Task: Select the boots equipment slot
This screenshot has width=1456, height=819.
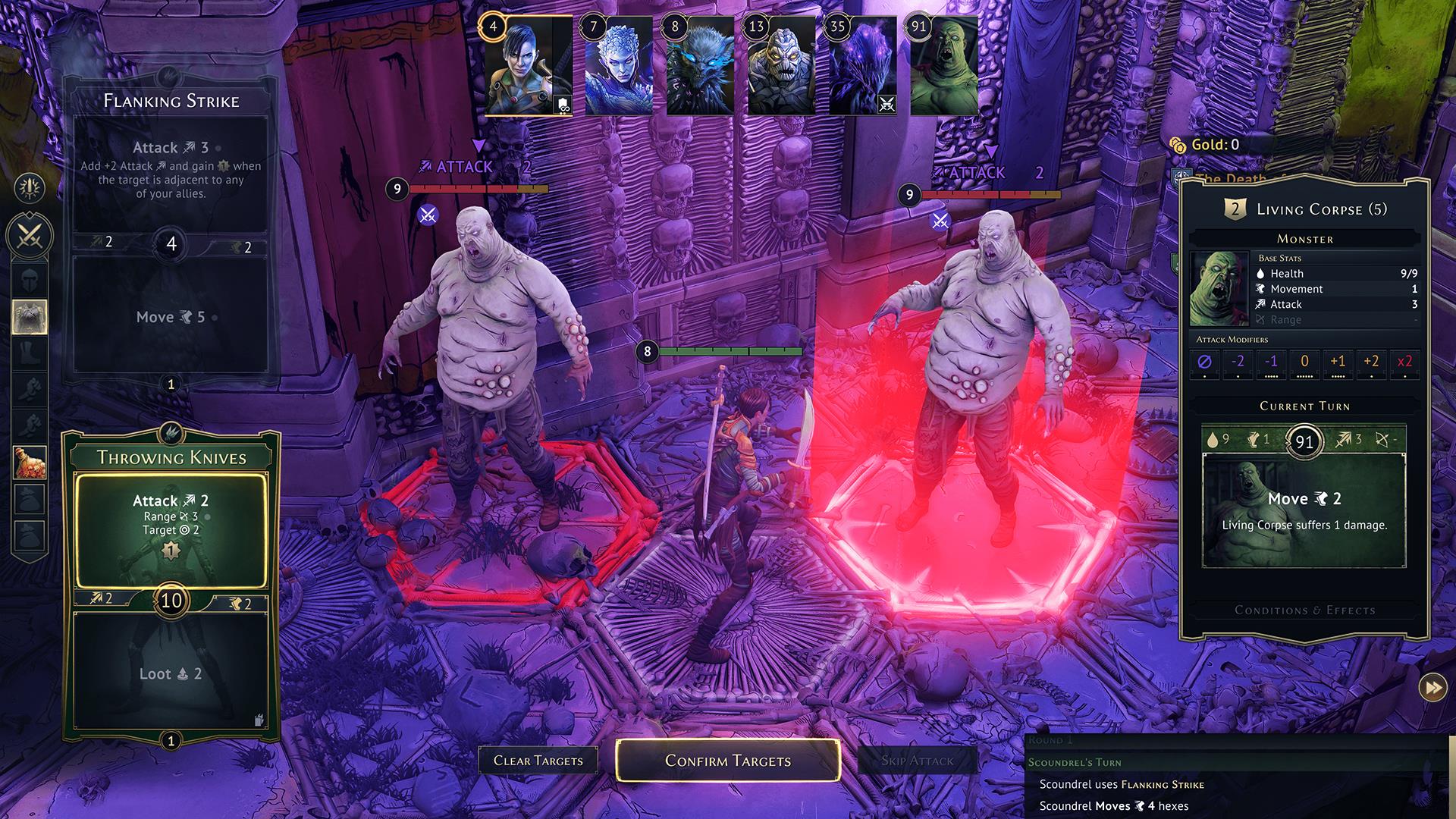Action: click(30, 353)
